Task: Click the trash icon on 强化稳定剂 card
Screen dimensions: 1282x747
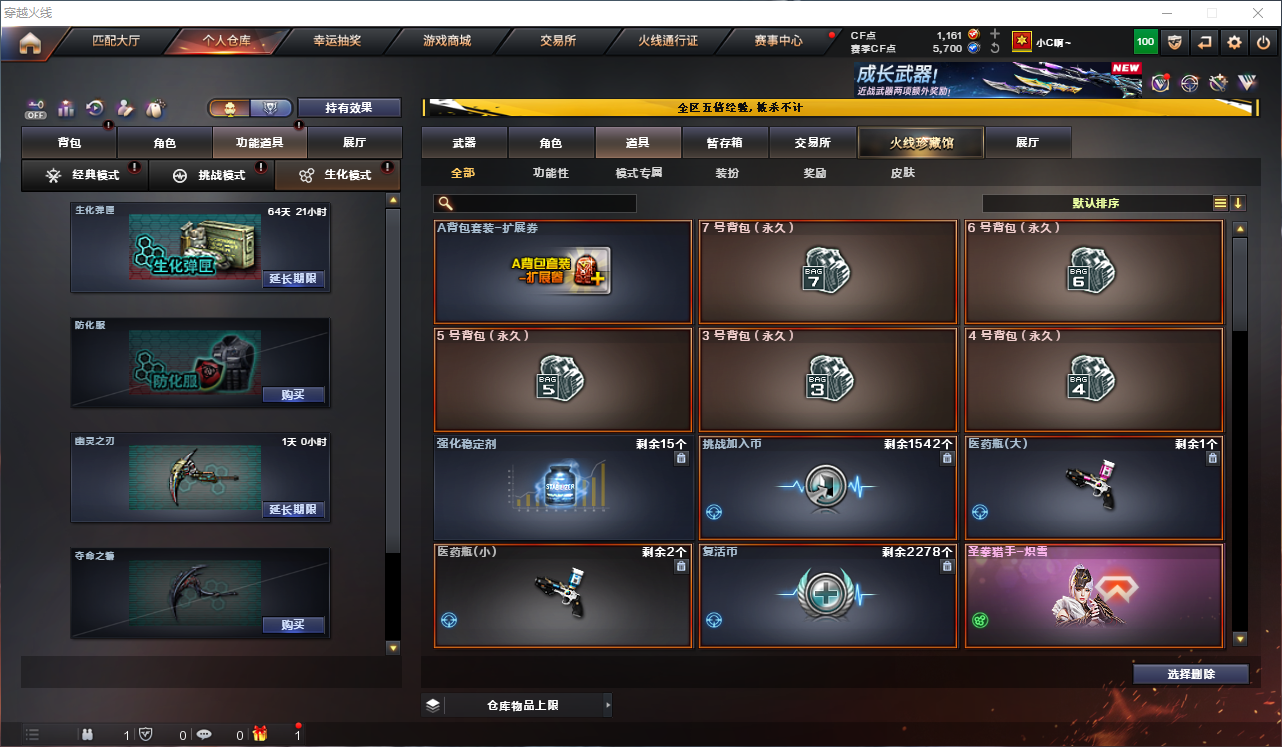Action: 681,458
